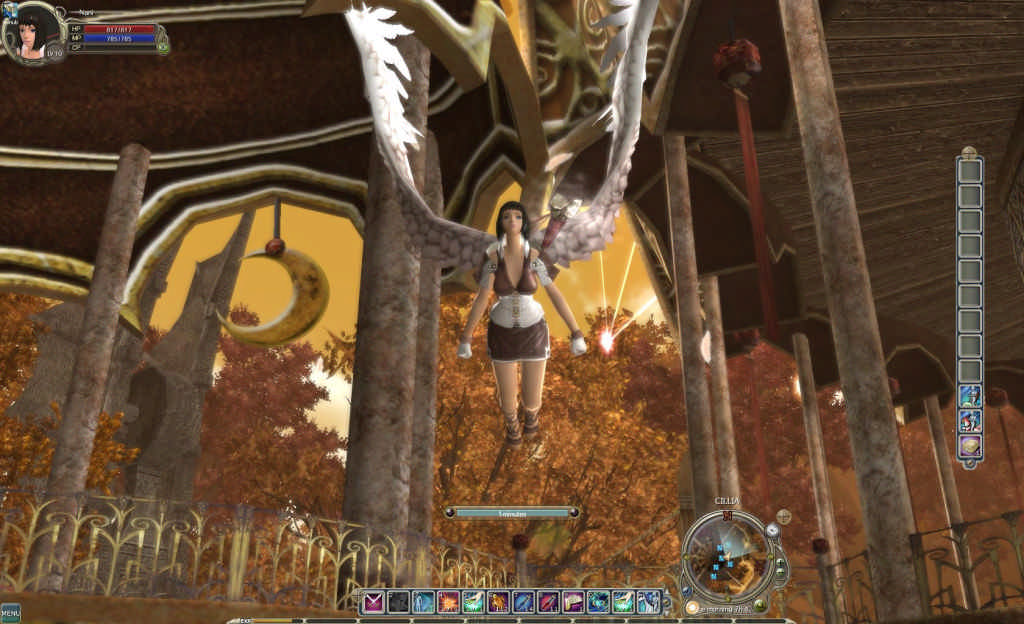Open the MENU button
Viewport: 1024px width, 624px height.
click(x=10, y=613)
